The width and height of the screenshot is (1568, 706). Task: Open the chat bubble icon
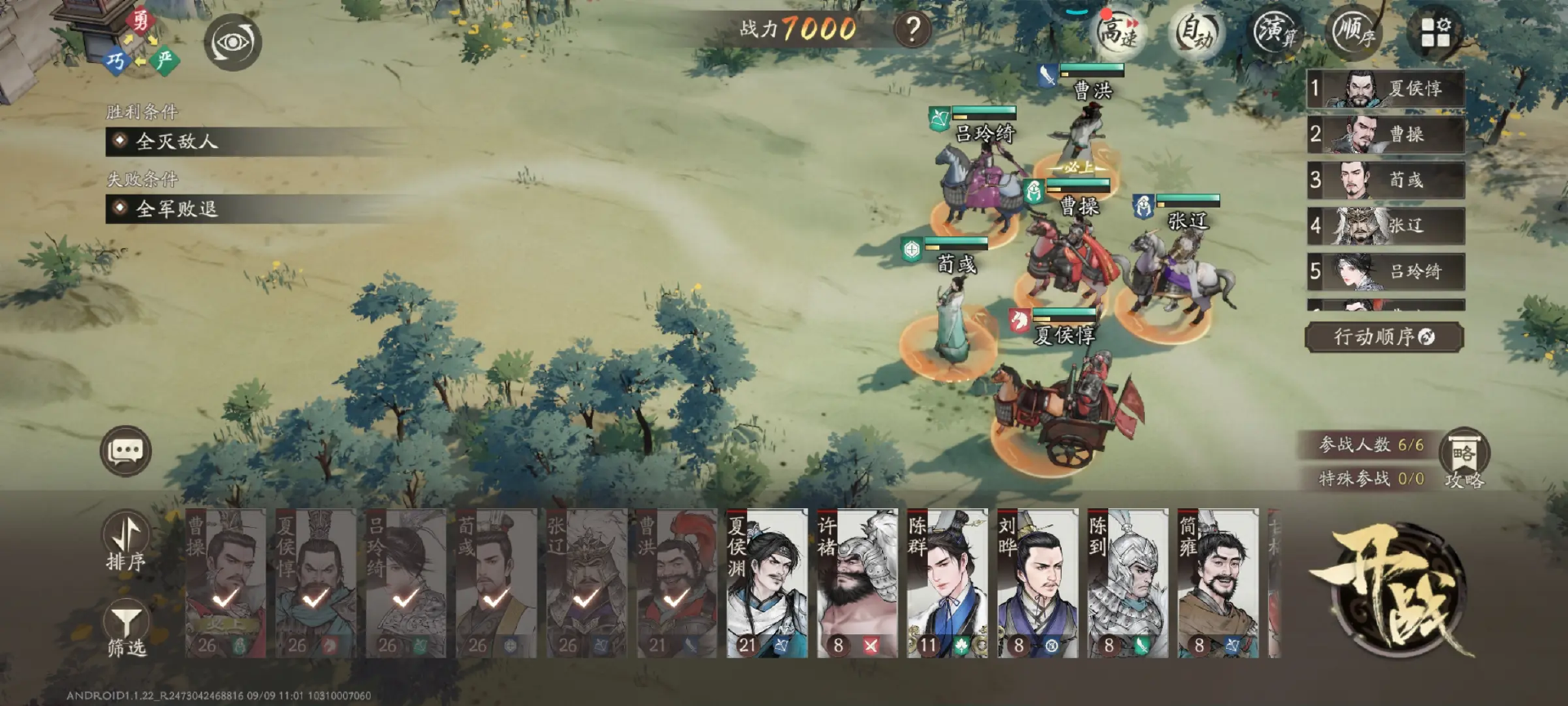(126, 450)
